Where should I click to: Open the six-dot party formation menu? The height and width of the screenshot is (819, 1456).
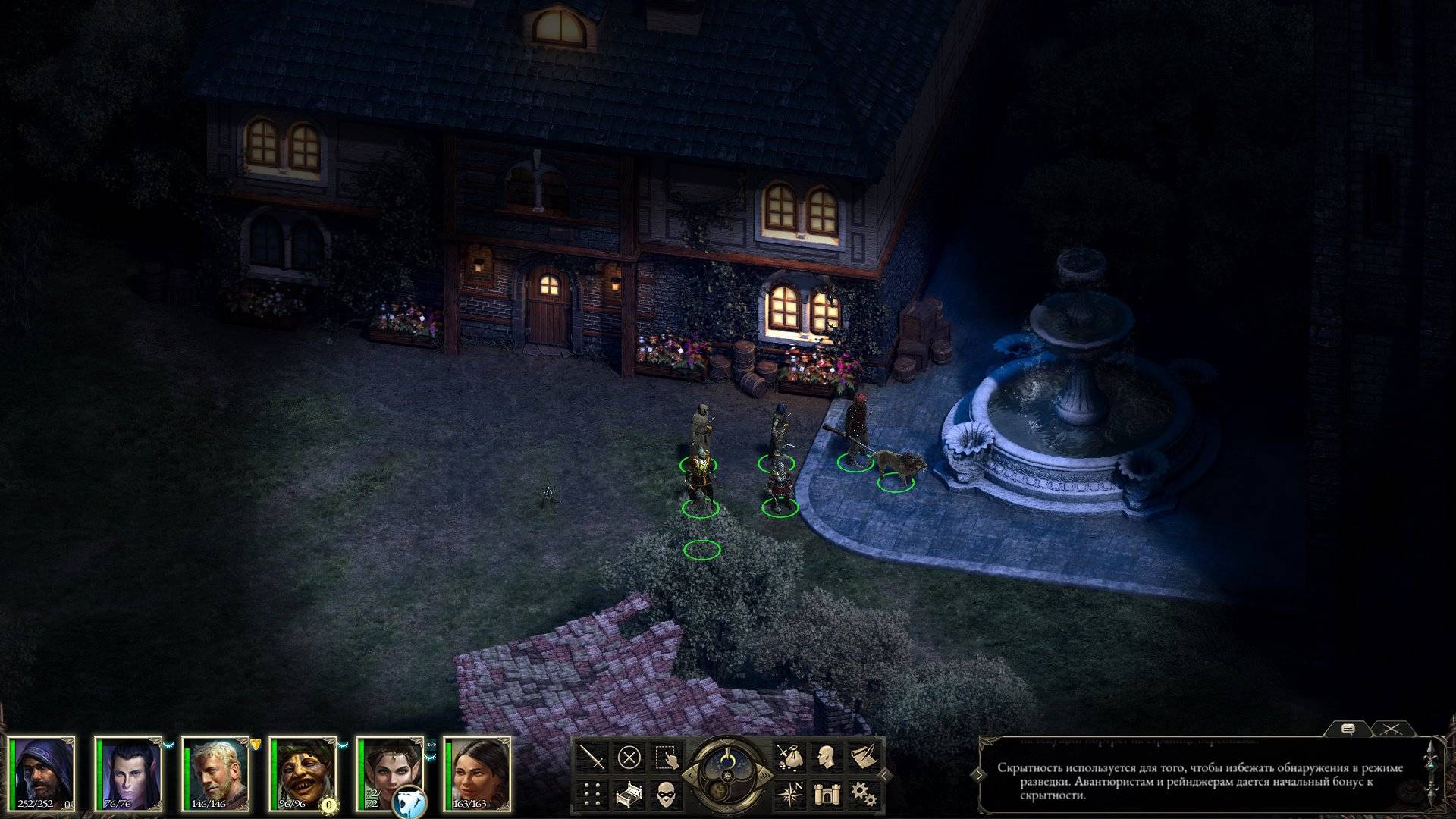(593, 793)
